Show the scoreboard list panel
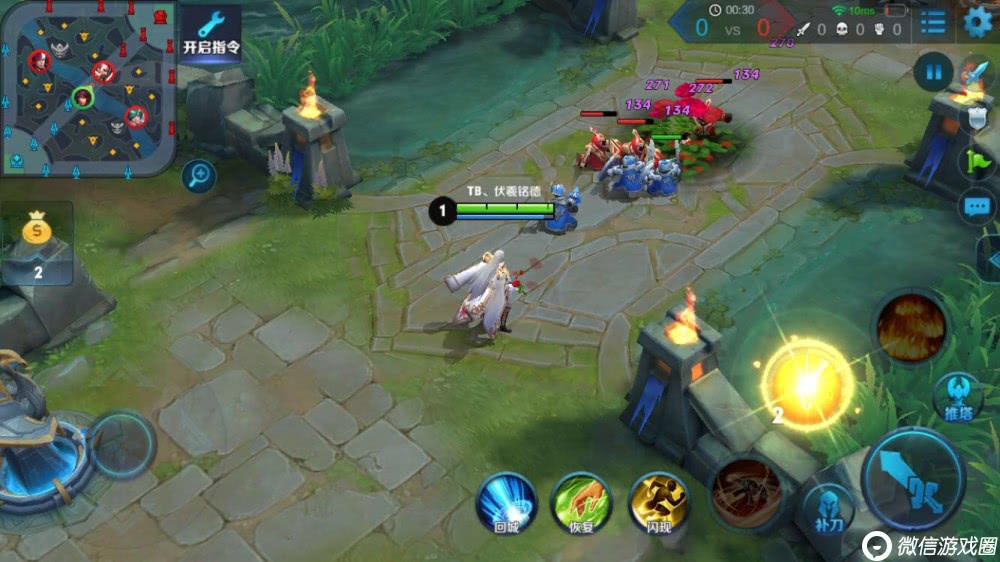Viewport: 1000px width, 562px height. tap(933, 21)
